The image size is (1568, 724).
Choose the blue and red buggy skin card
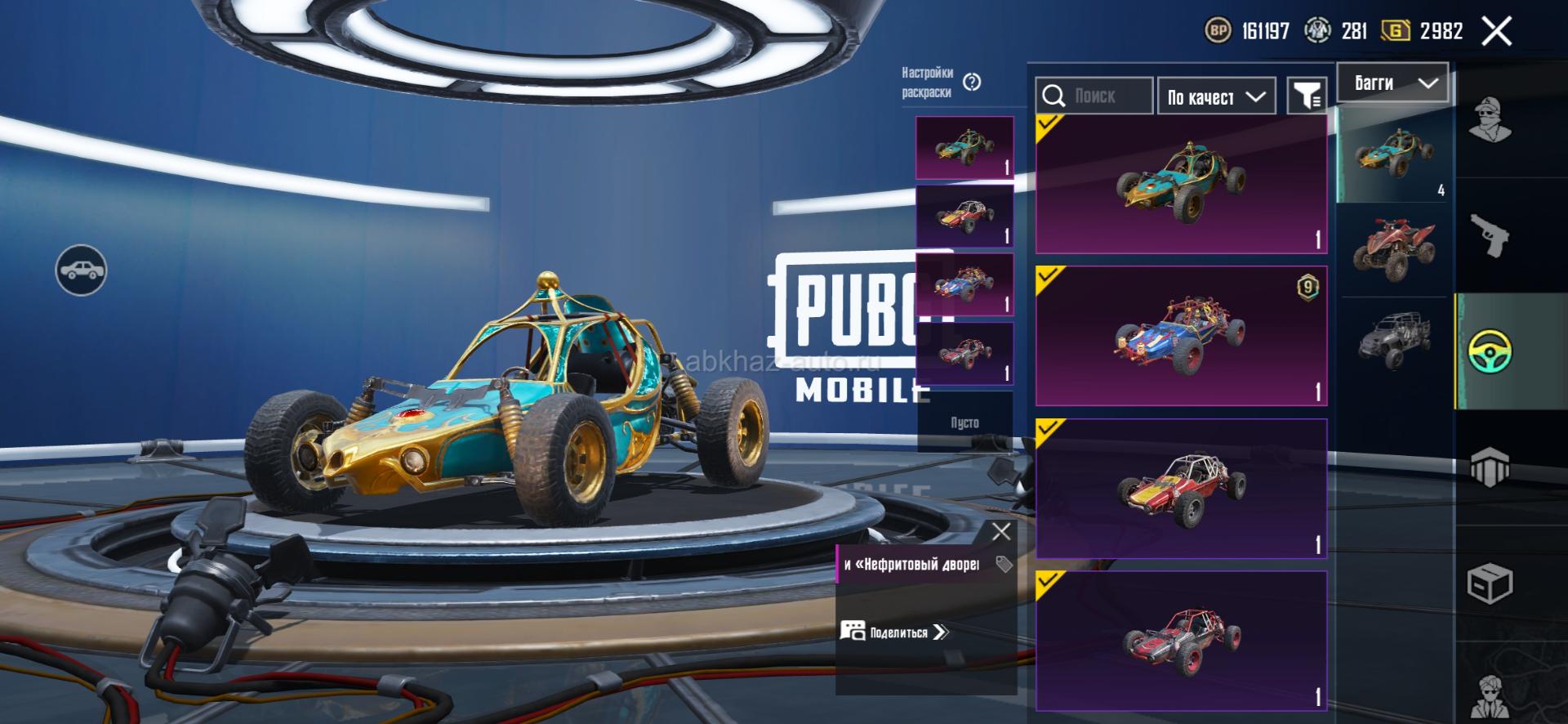click(x=1181, y=336)
